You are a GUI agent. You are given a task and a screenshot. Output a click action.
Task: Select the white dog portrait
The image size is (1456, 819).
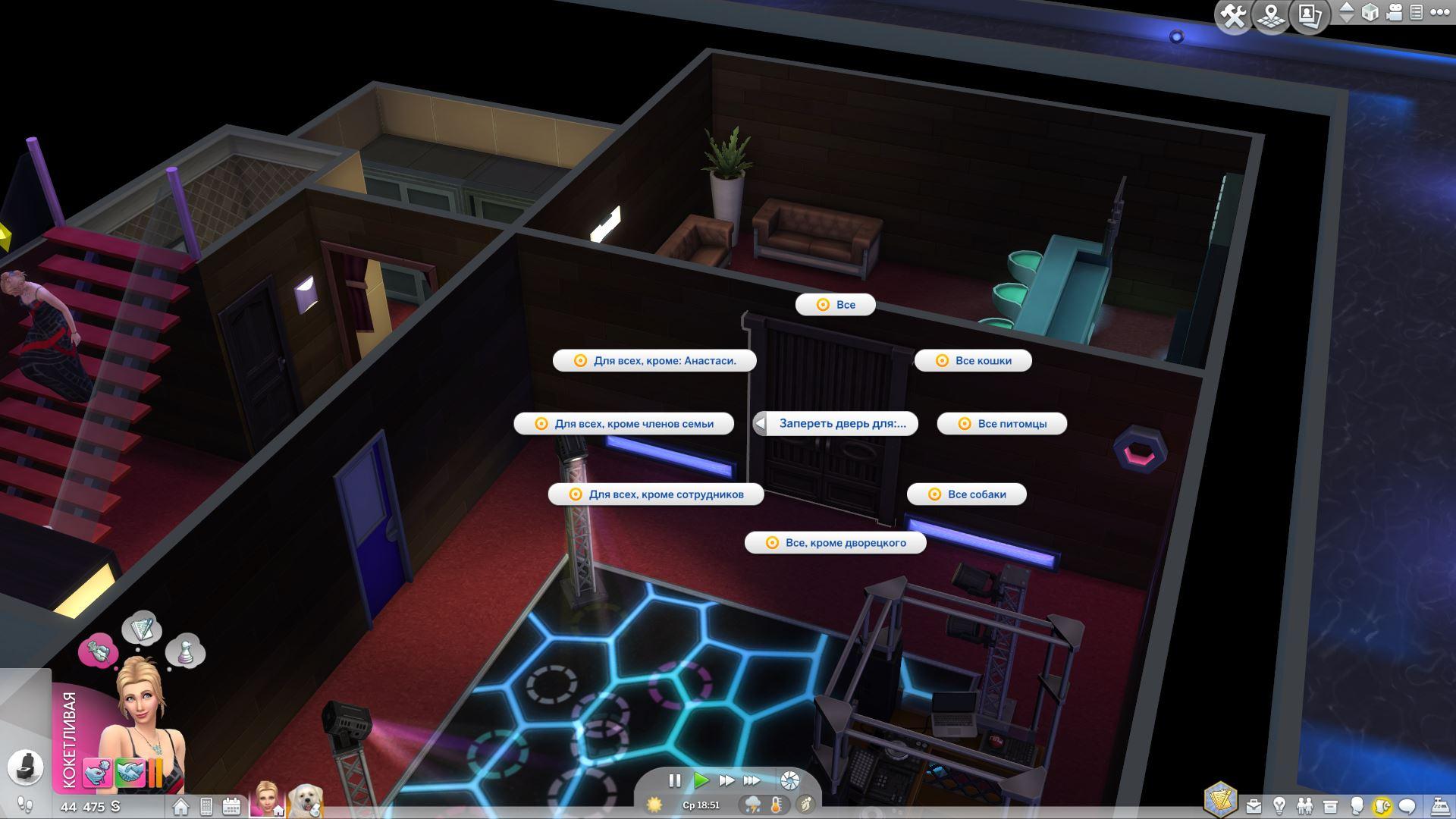306,800
